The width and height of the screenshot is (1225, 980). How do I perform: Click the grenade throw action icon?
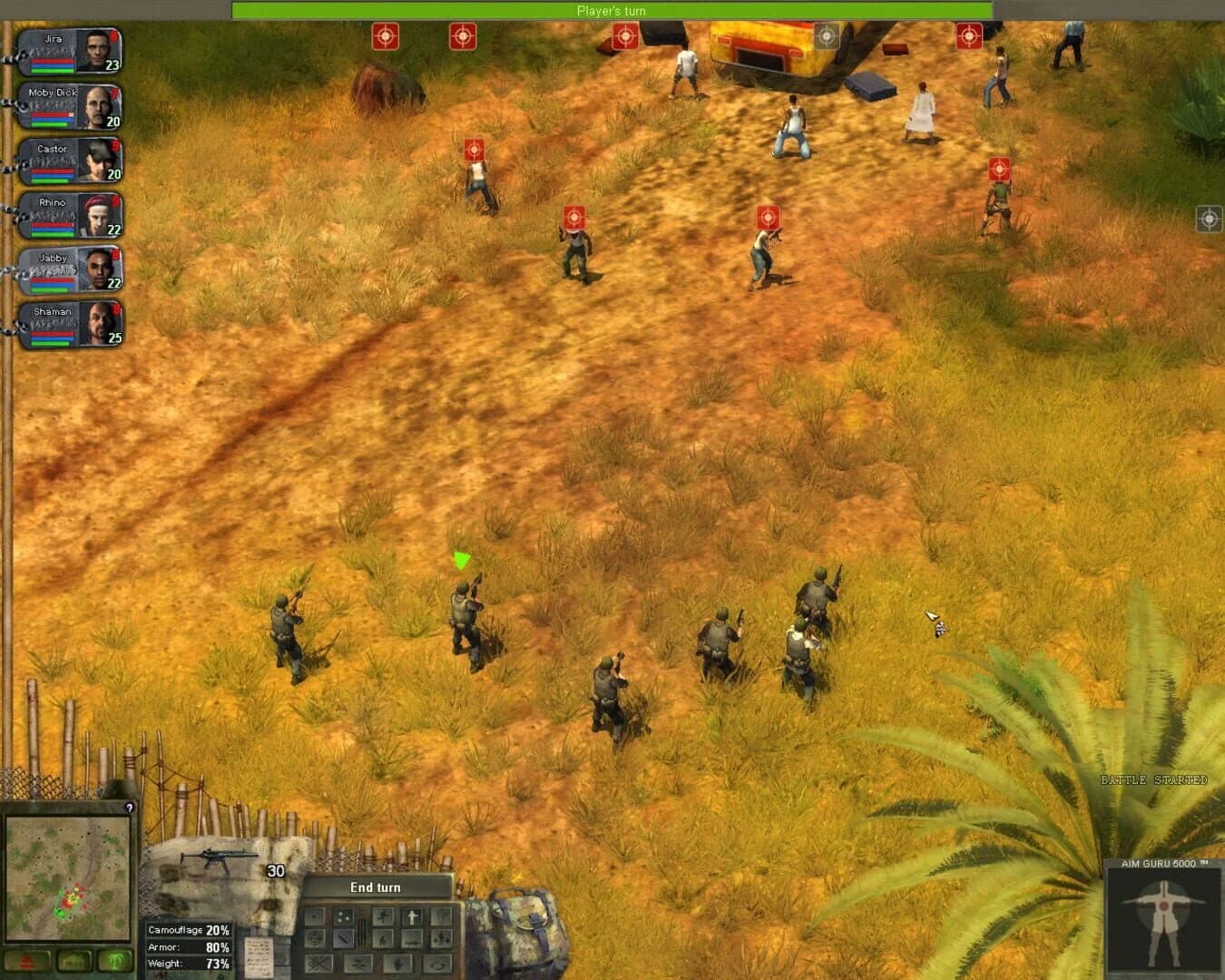coord(399,965)
